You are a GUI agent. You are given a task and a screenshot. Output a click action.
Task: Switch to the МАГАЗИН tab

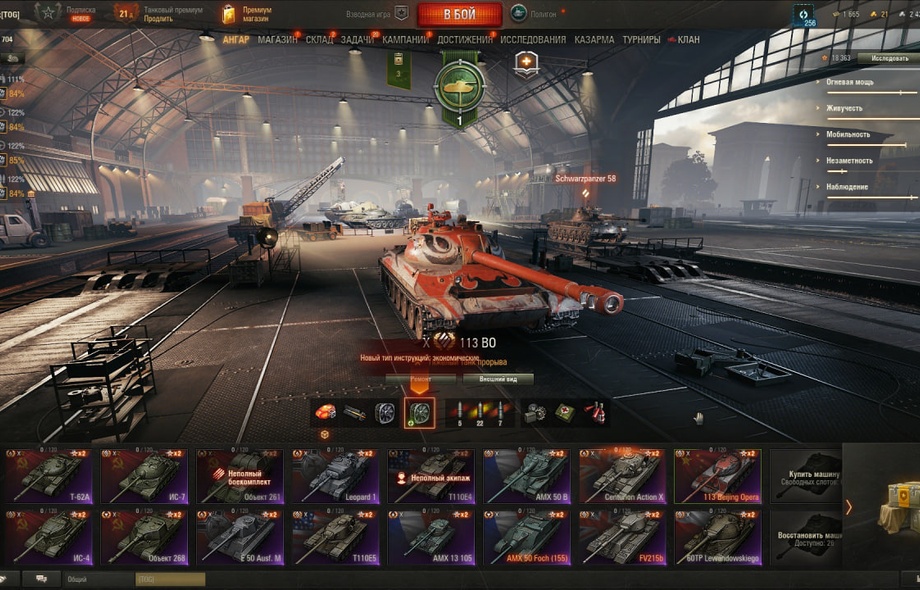click(x=277, y=40)
